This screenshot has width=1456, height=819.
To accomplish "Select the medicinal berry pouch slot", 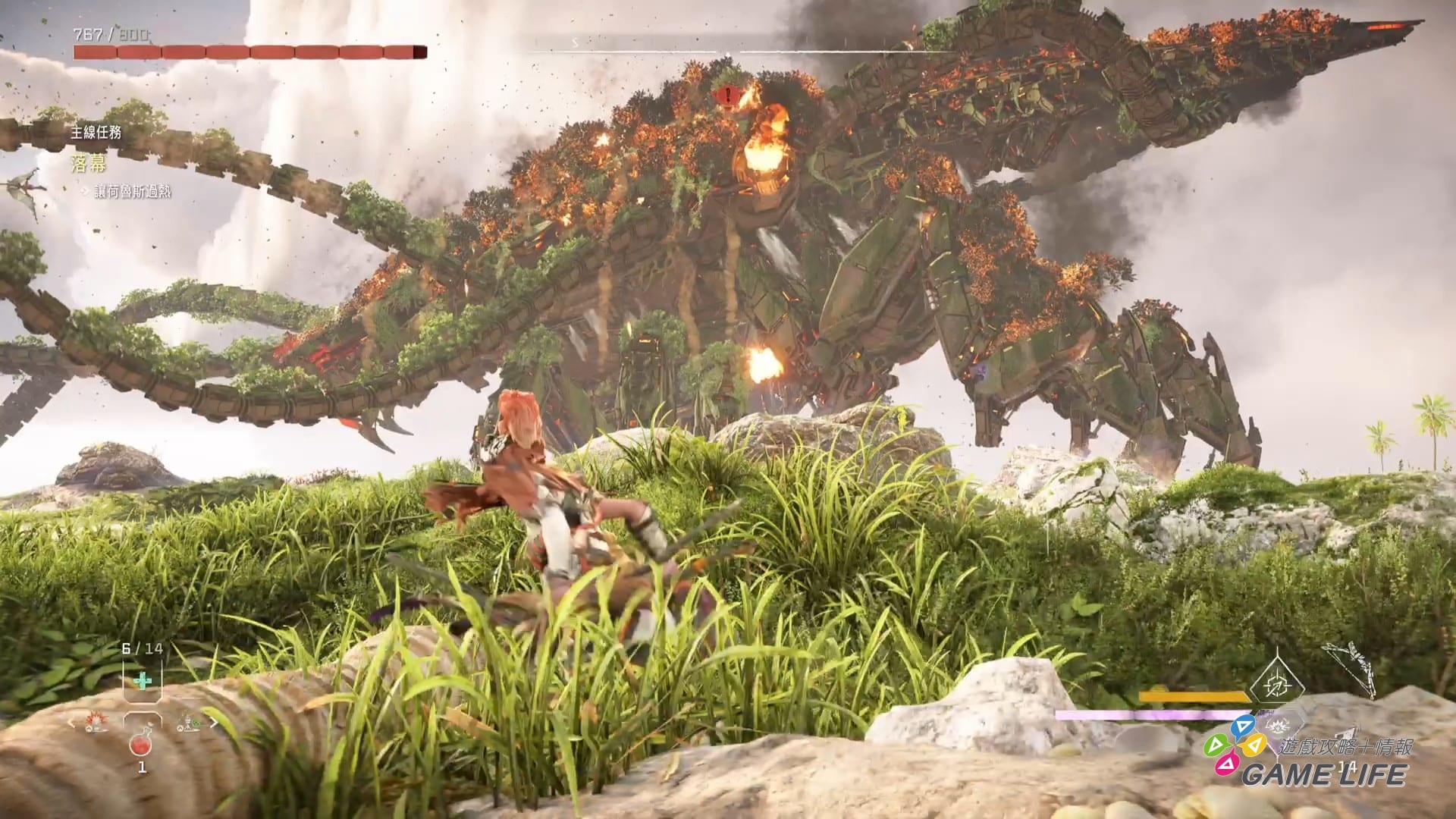I will click(141, 681).
